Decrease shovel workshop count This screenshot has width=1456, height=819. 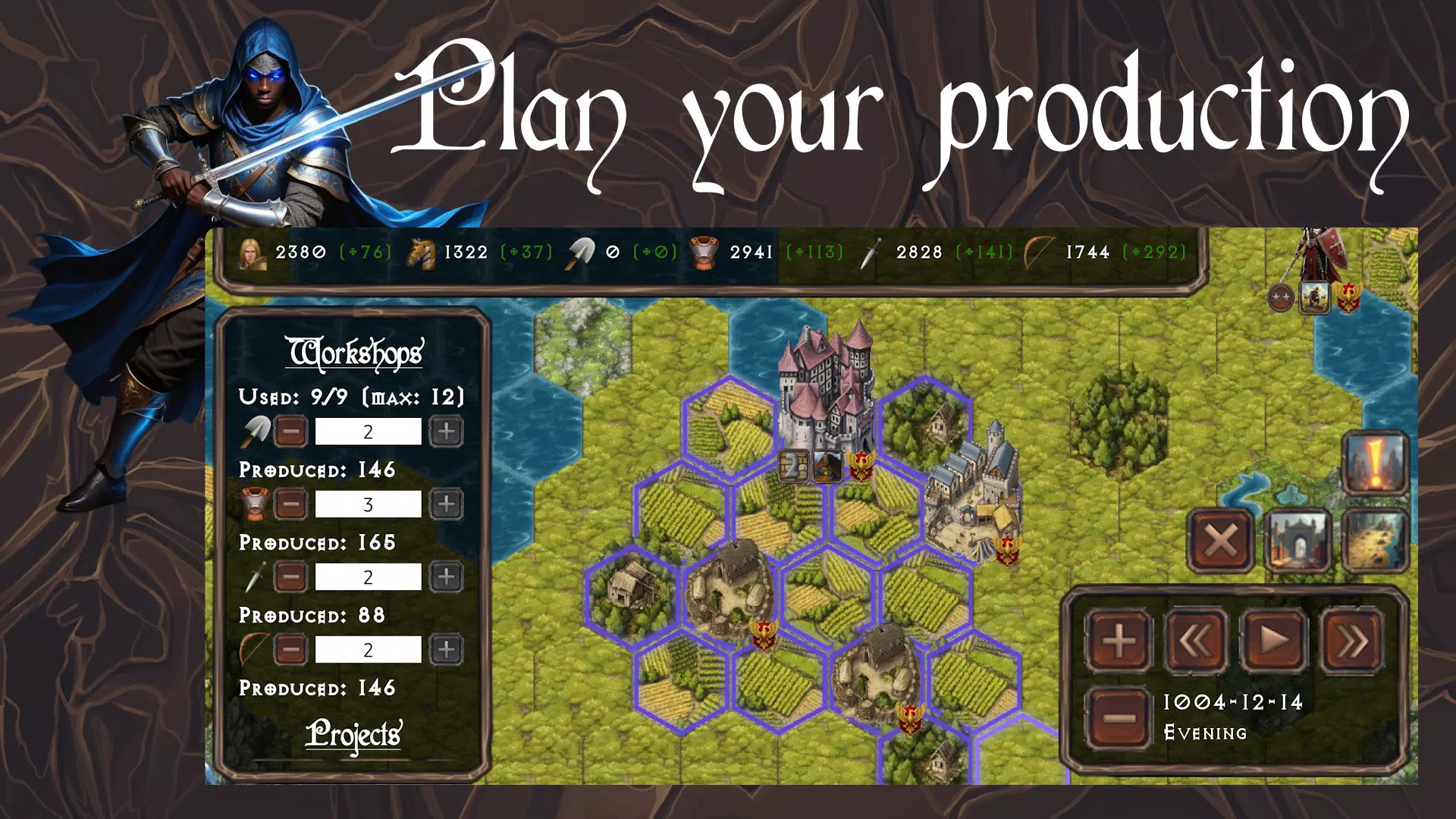pyautogui.click(x=290, y=431)
